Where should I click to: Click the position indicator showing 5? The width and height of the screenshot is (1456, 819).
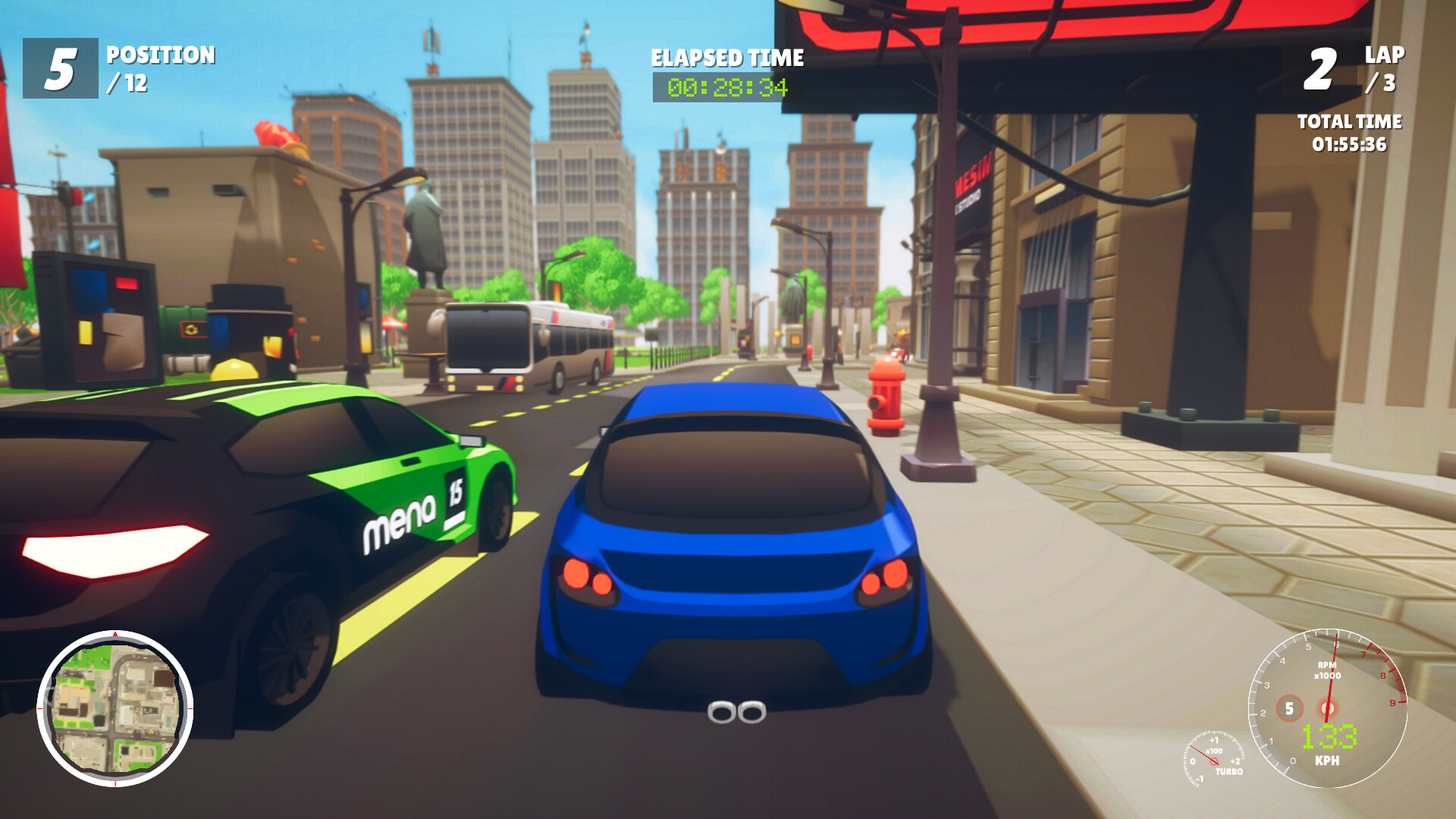59,68
